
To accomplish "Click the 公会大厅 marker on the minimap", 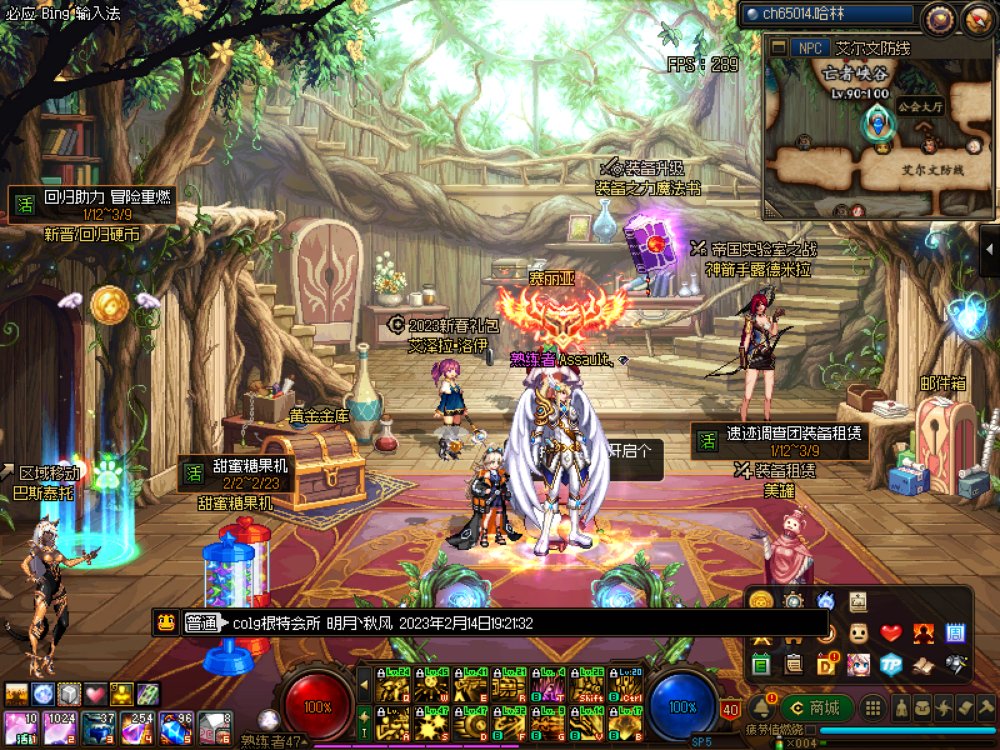I will point(914,107).
